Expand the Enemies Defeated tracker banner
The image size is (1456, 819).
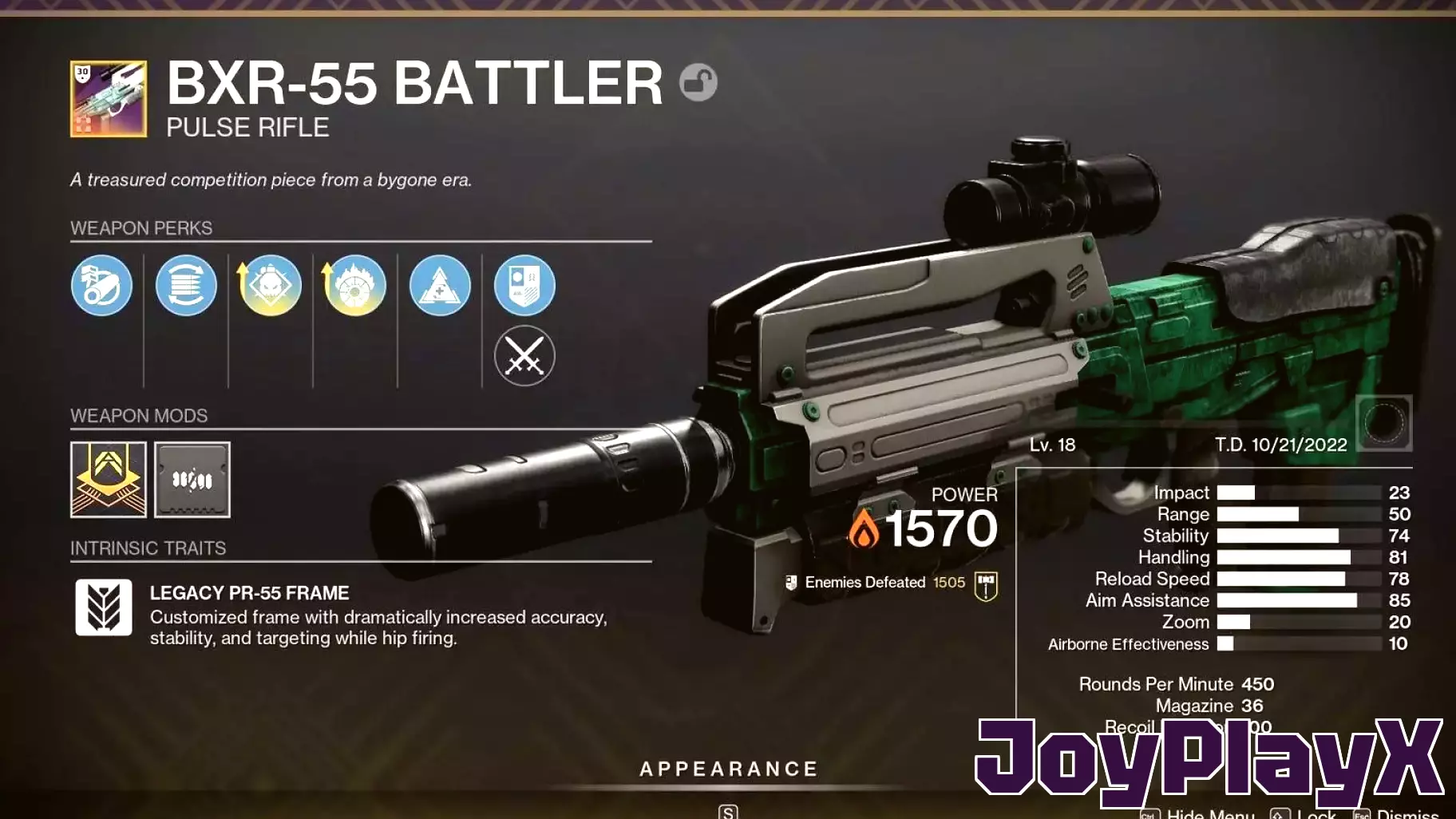pos(885,582)
